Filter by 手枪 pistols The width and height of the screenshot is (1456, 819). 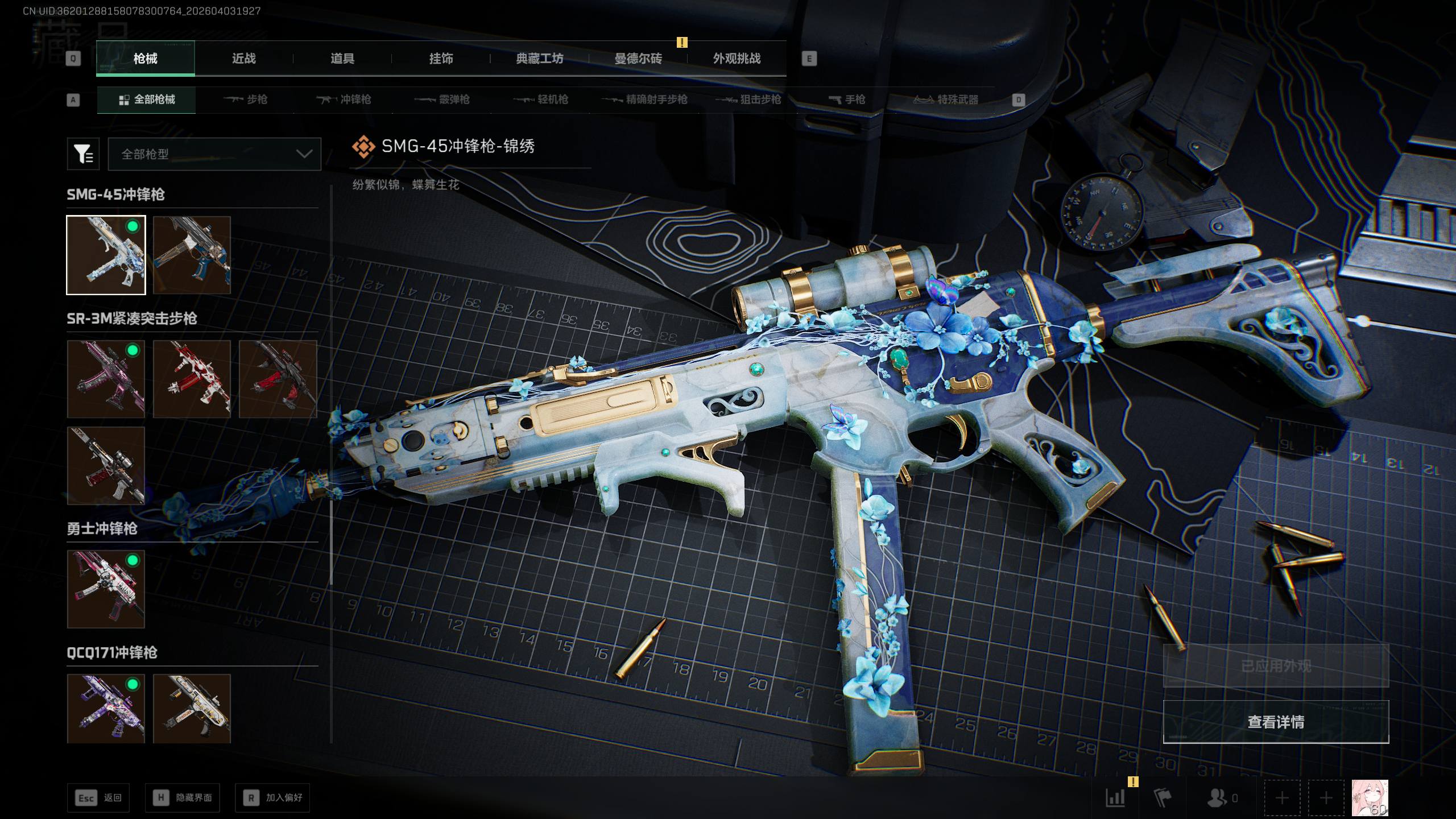(847, 100)
